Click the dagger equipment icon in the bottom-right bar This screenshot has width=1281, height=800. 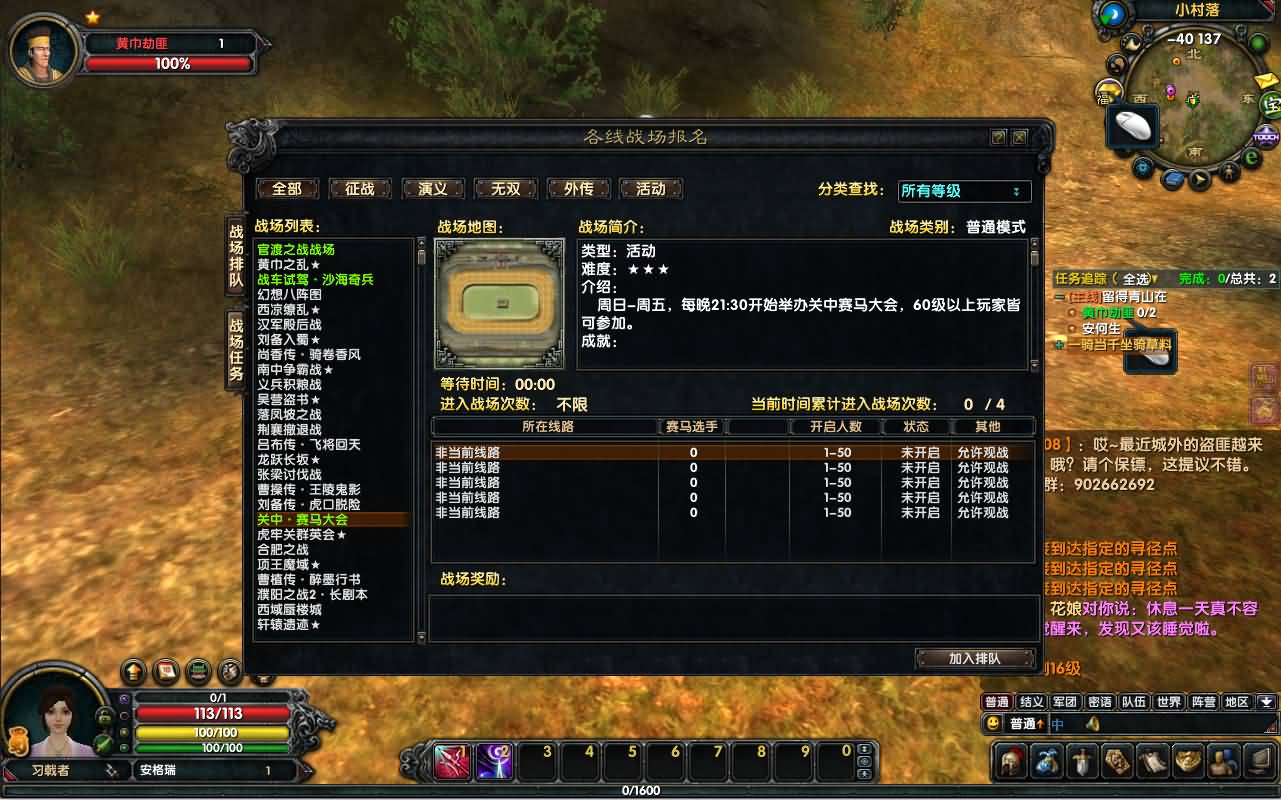tap(1080, 763)
